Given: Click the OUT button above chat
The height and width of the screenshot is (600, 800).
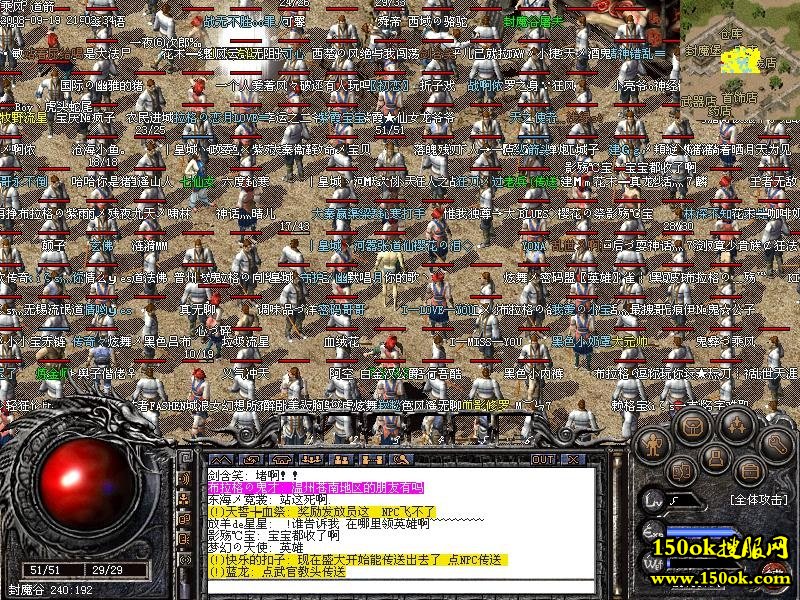Looking at the screenshot, I should pos(543,459).
